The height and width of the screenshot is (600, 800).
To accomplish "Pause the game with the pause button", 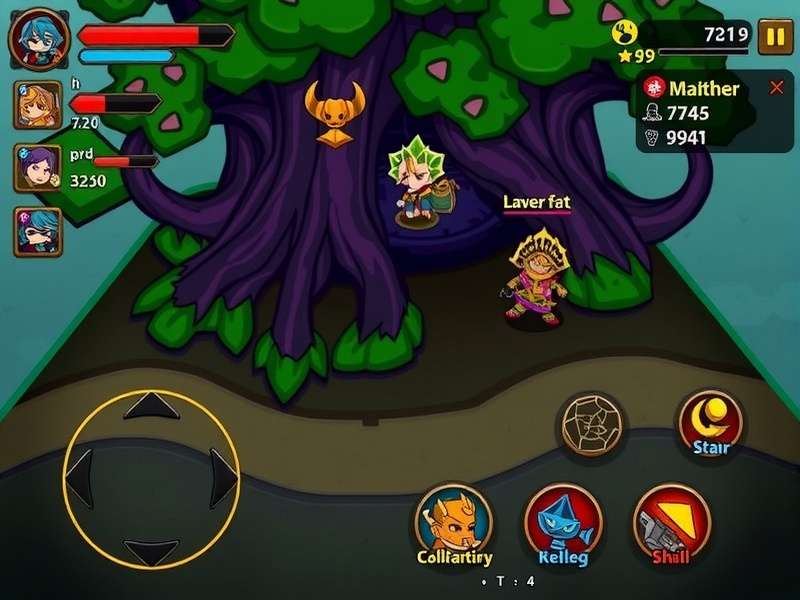I will [773, 38].
